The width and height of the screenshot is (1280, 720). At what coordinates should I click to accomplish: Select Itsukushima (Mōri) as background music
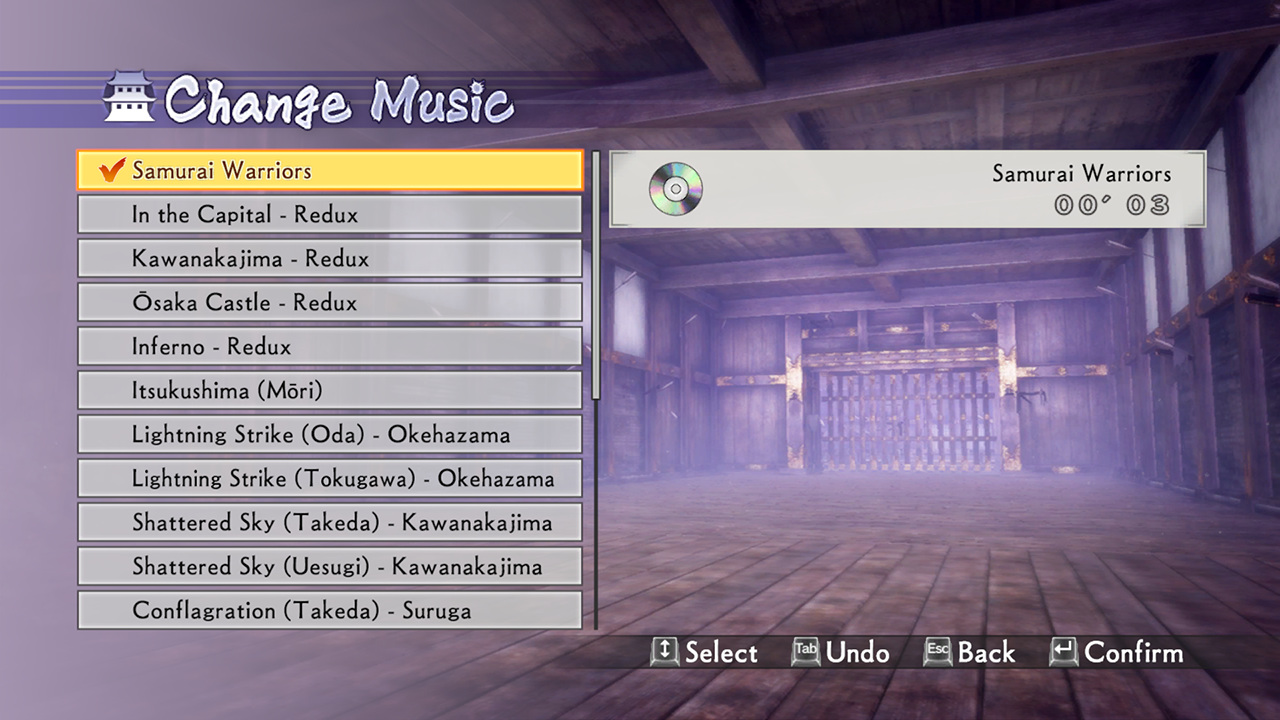[x=330, y=391]
